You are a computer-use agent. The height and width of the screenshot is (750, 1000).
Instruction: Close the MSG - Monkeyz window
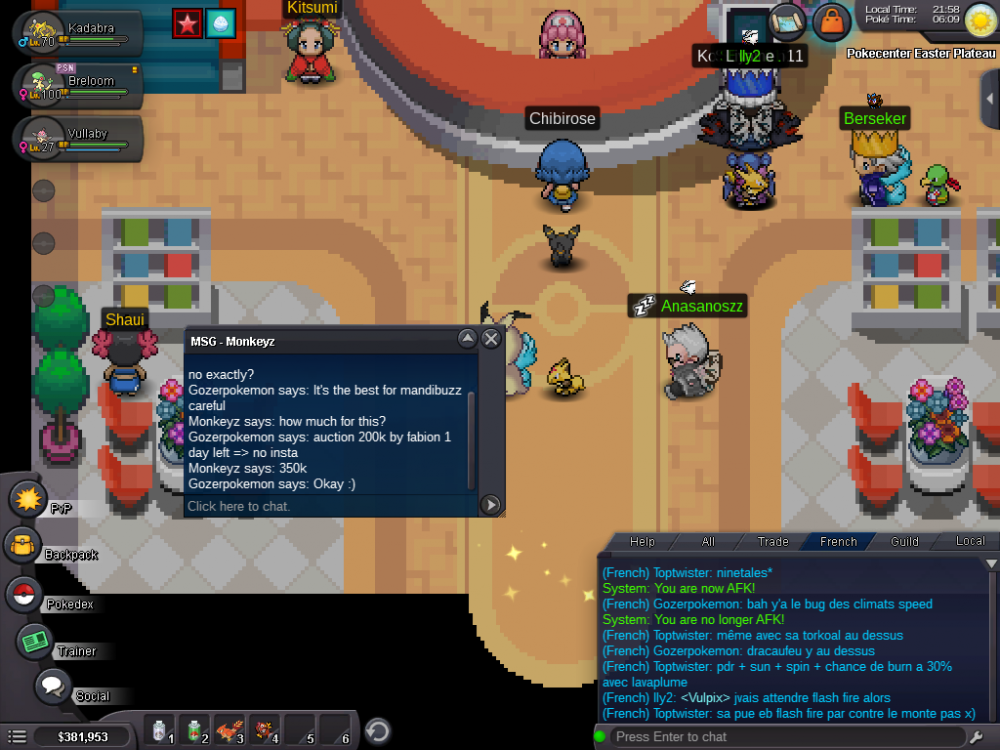pyautogui.click(x=491, y=339)
